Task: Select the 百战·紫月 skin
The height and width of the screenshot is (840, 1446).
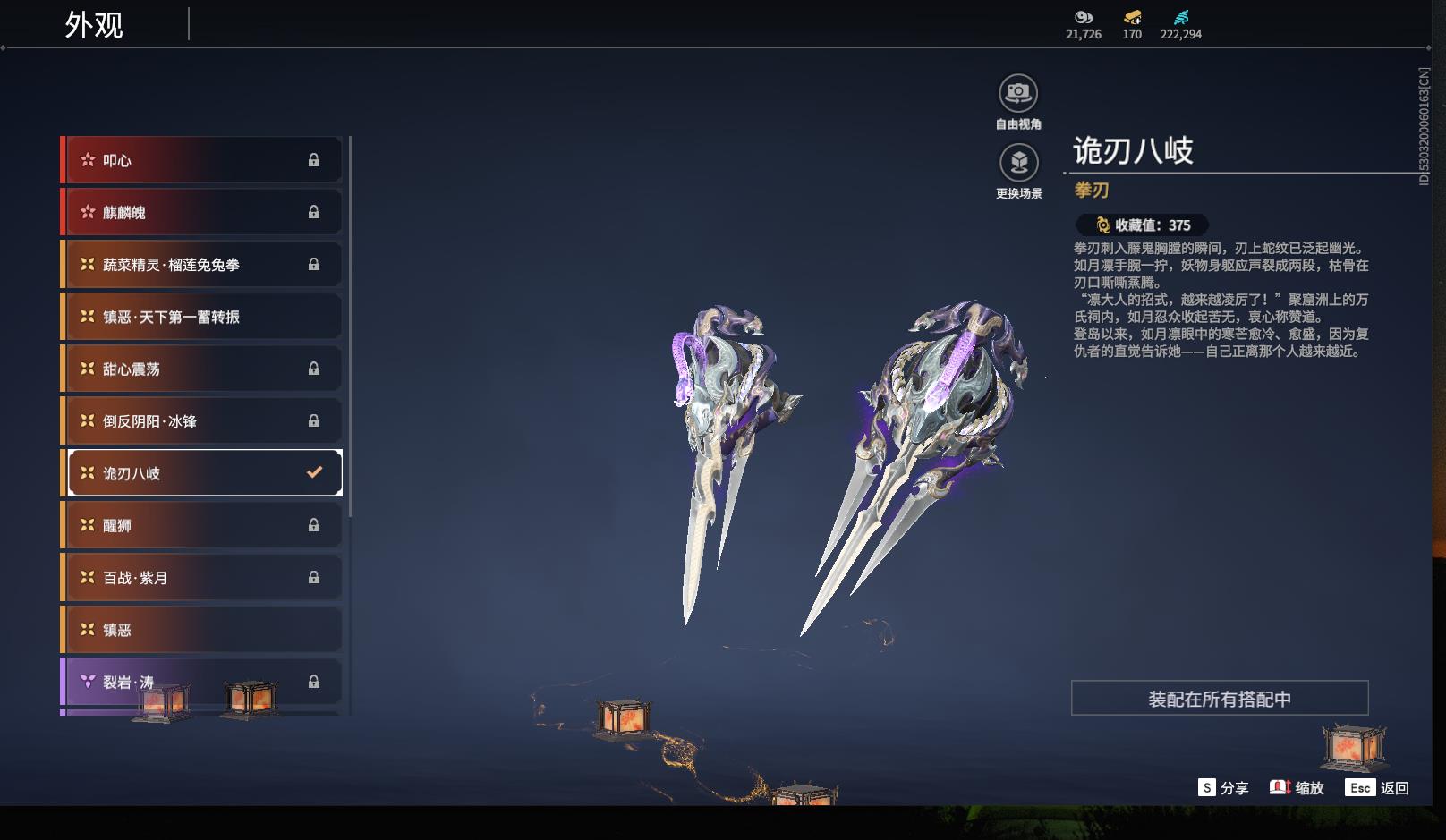Action: point(202,578)
